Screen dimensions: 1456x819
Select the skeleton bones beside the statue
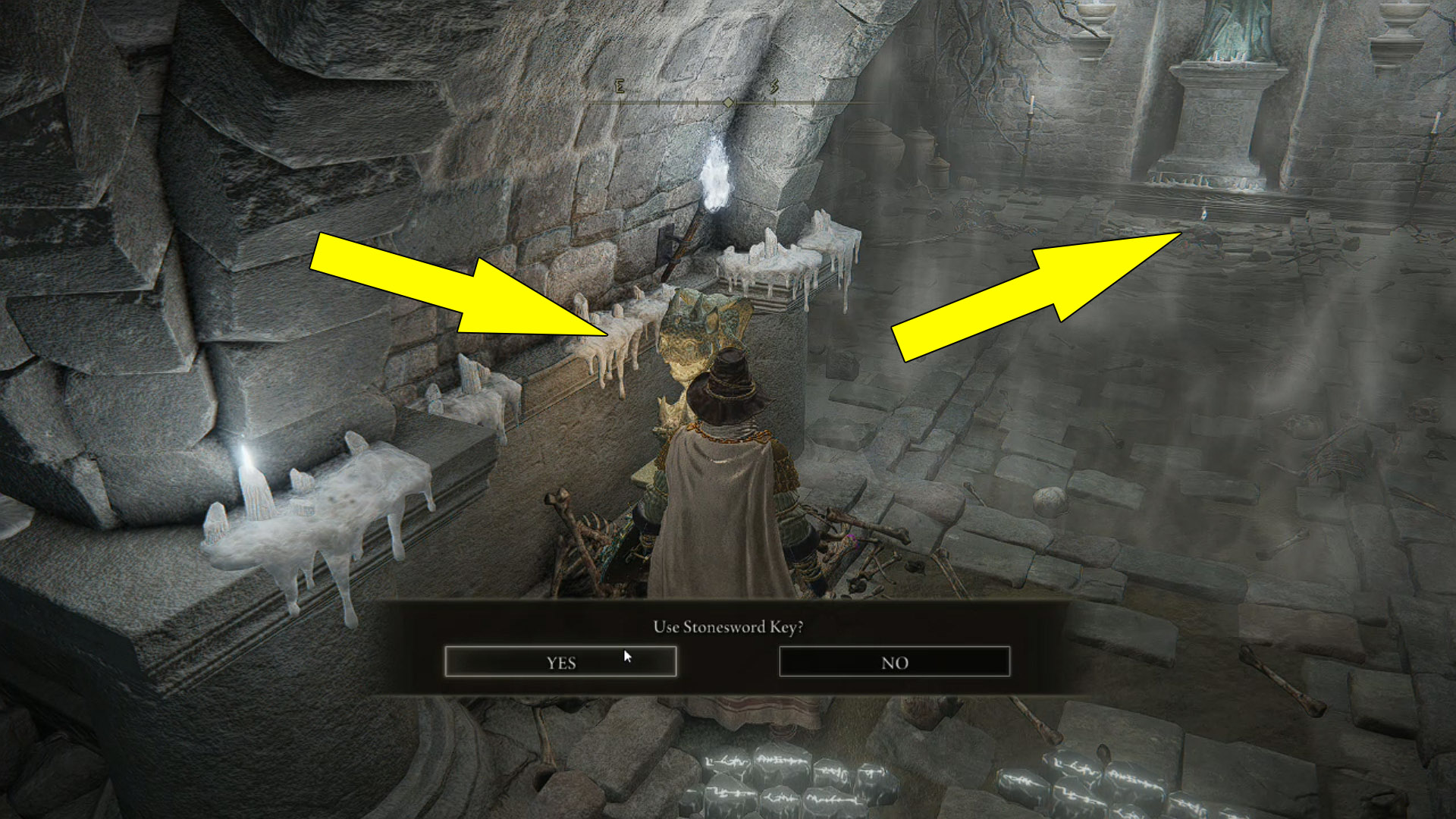coord(591,531)
